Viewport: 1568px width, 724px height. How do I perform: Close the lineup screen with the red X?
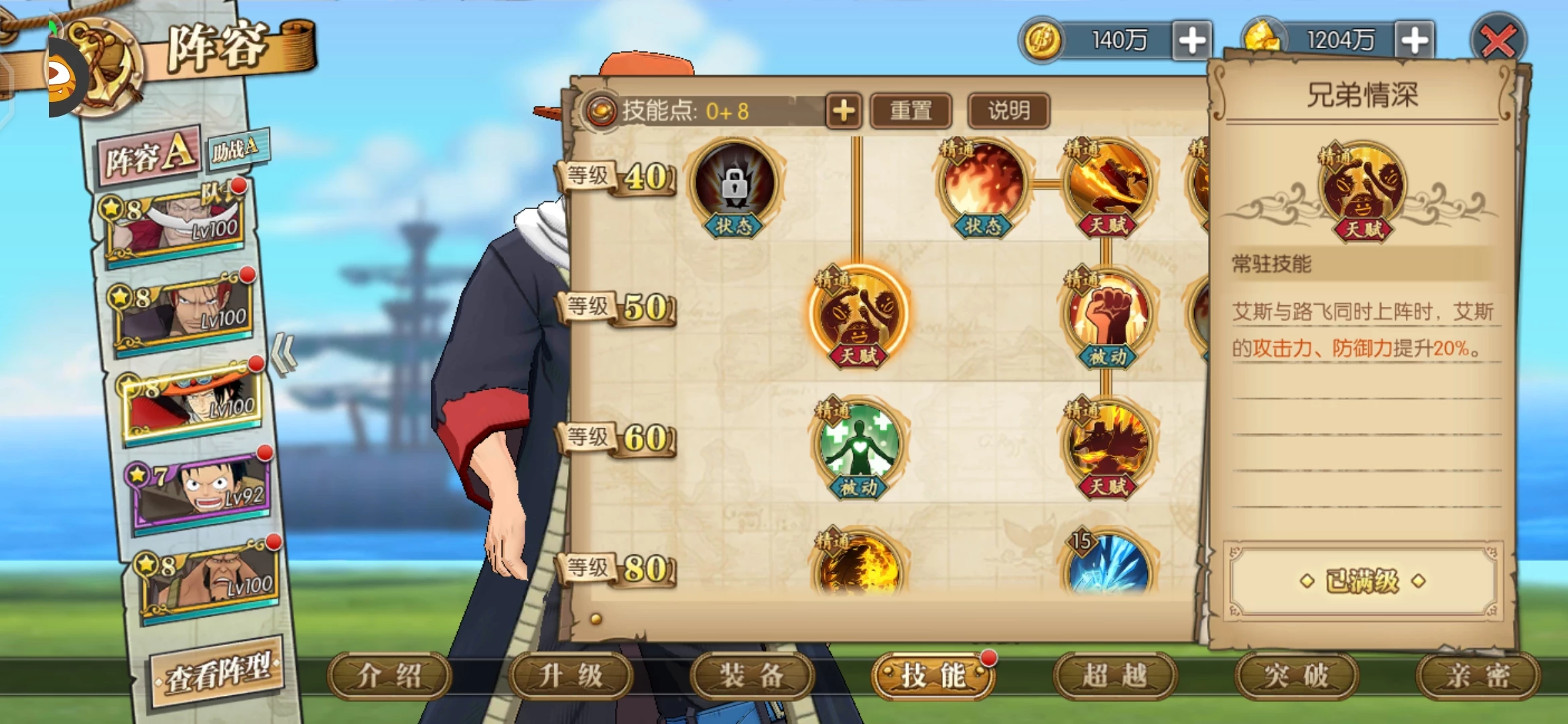click(1498, 42)
